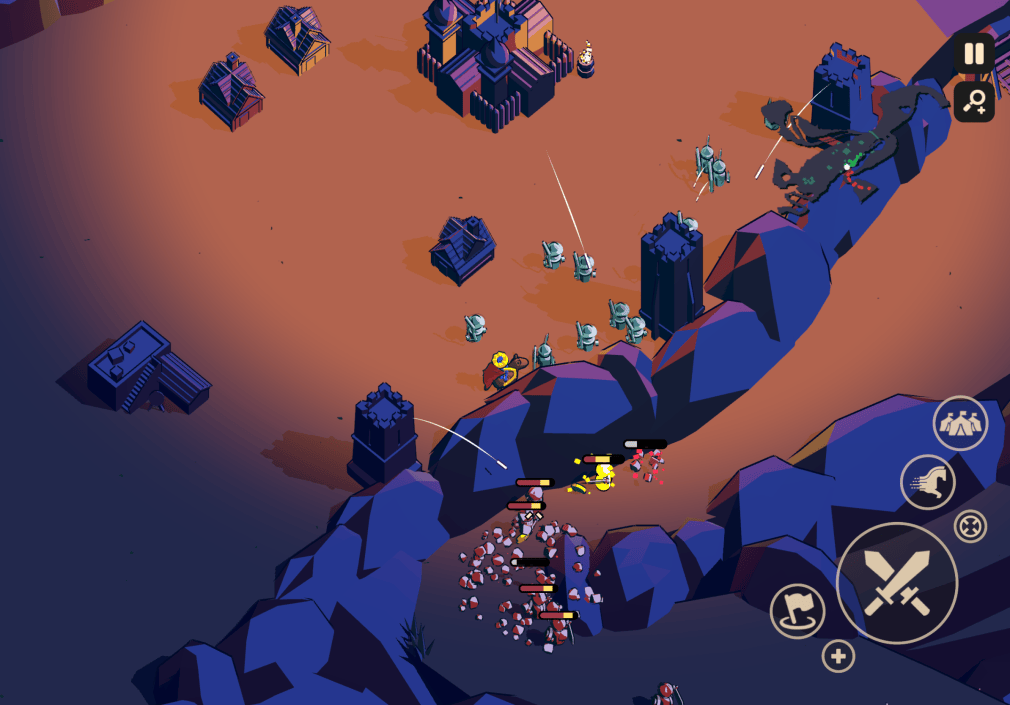Image resolution: width=1010 pixels, height=705 pixels.
Task: Tap the magnifying glass zoom-in button
Action: 973,101
